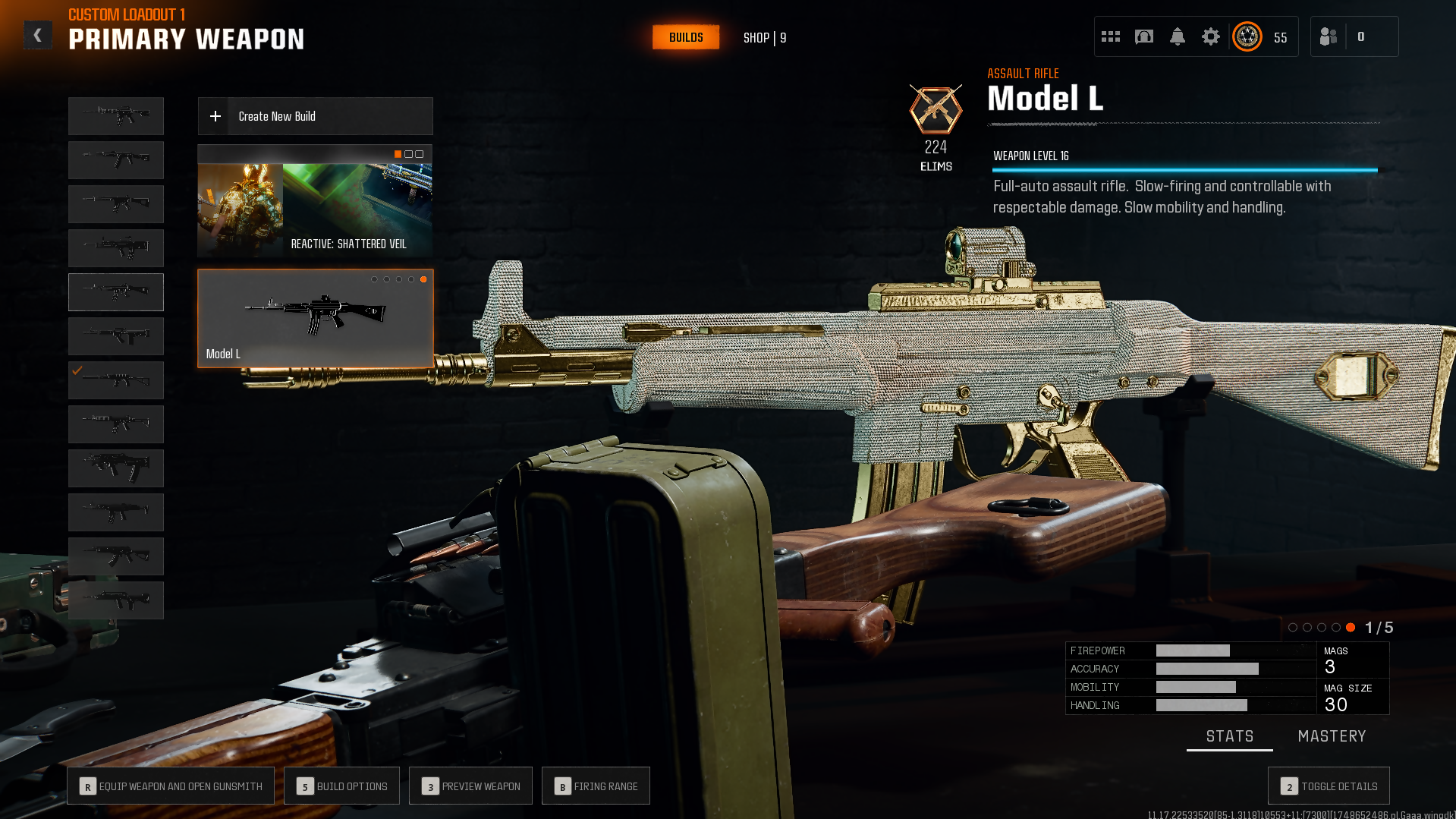Switch to the Builds tab

[686, 37]
